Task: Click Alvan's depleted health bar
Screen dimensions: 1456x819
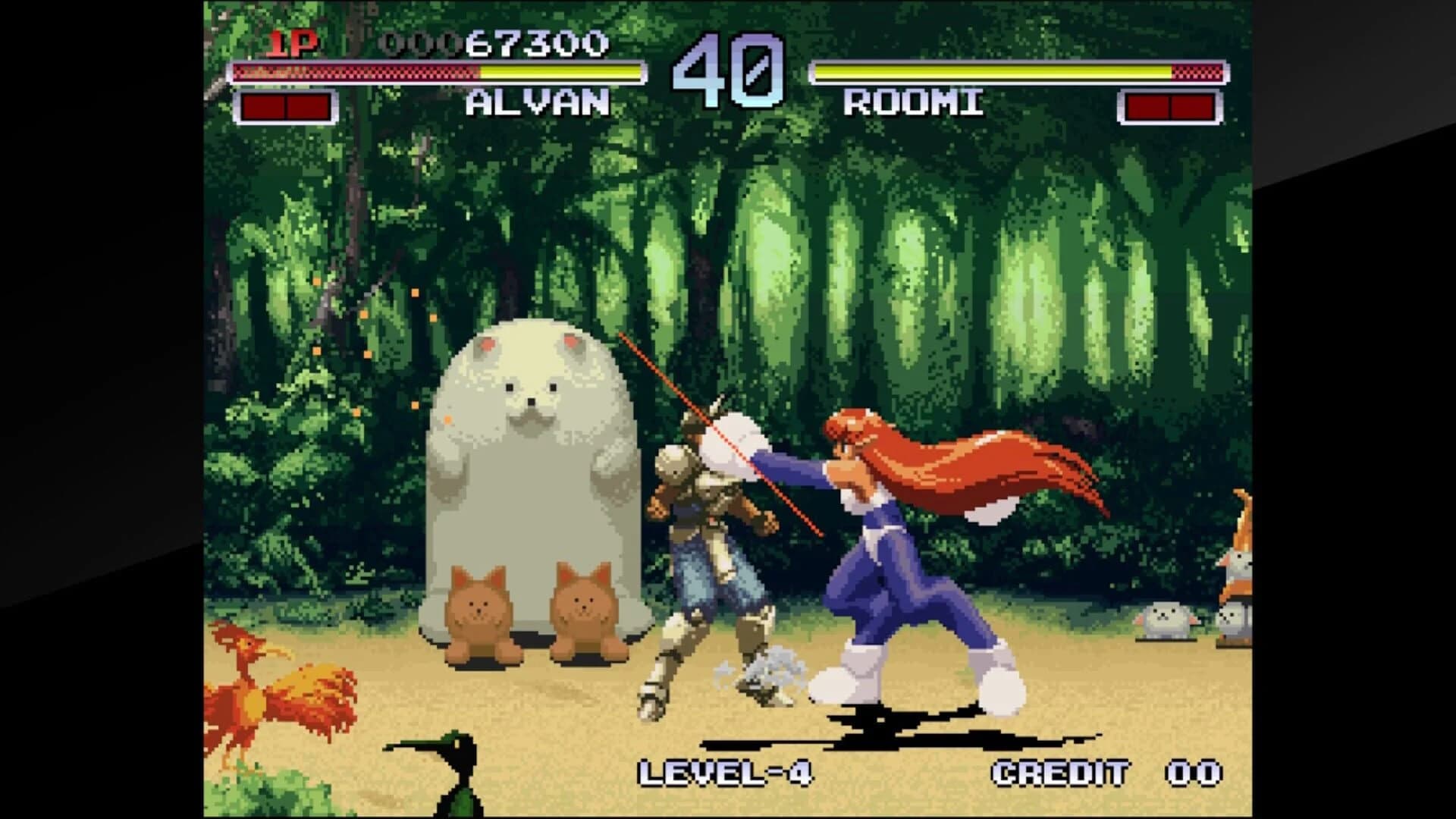Action: (x=356, y=72)
